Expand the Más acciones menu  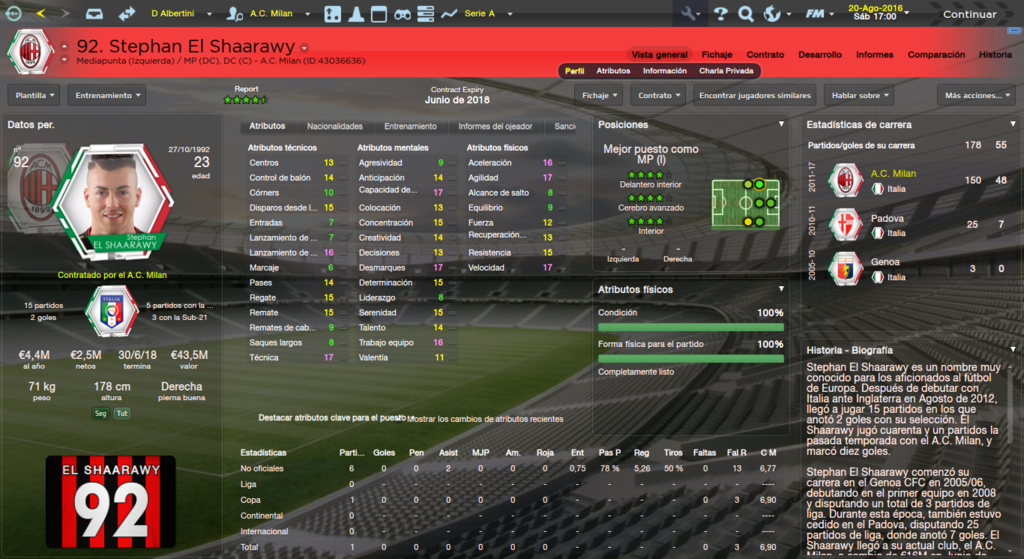point(969,95)
